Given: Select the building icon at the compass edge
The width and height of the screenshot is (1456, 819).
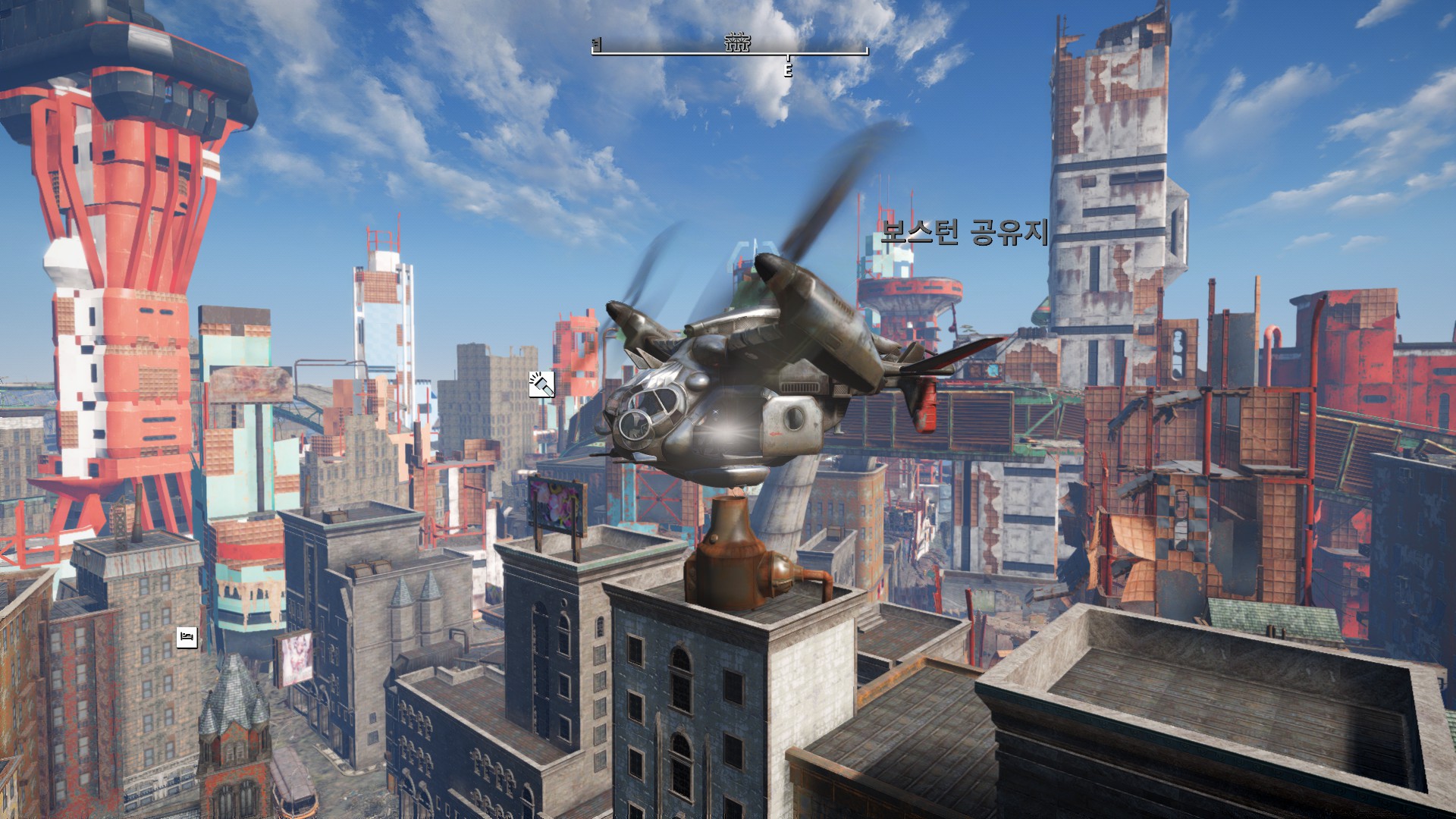Looking at the screenshot, I should (x=597, y=45).
